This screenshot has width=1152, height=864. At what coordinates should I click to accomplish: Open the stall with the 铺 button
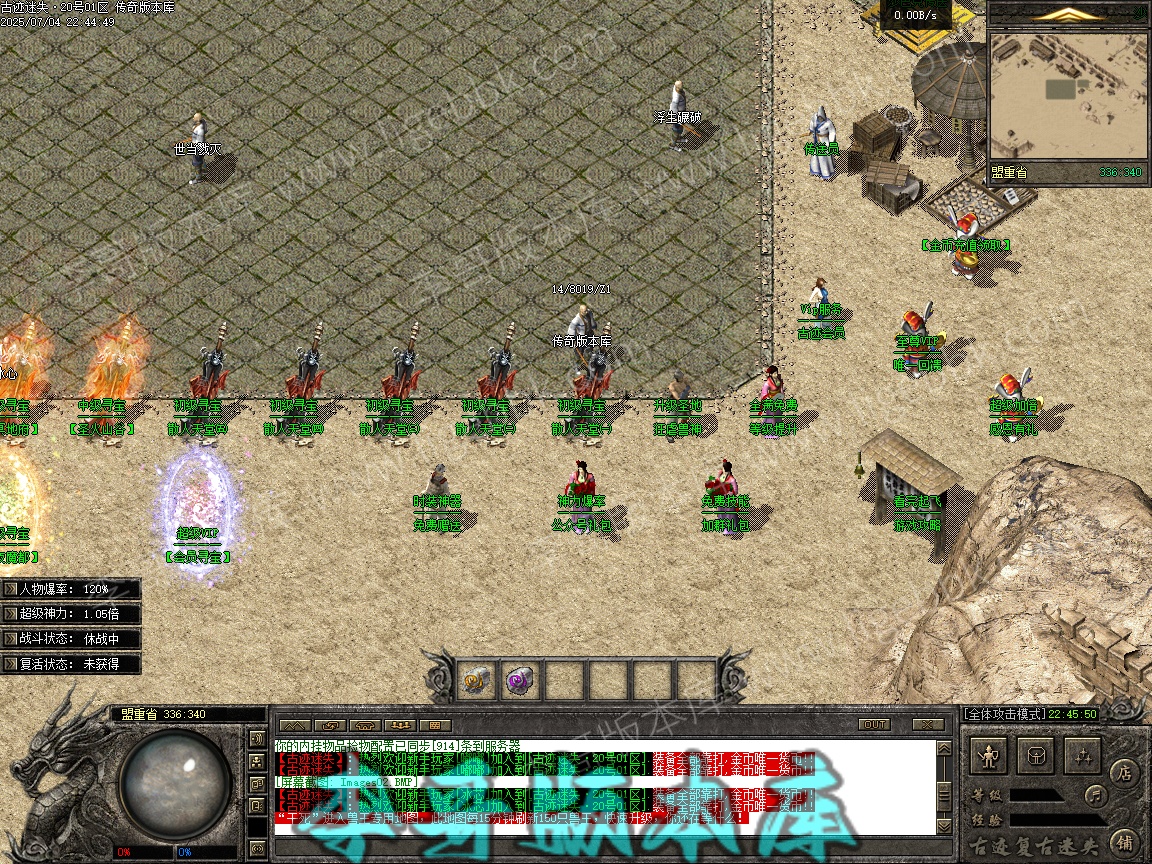1123,841
